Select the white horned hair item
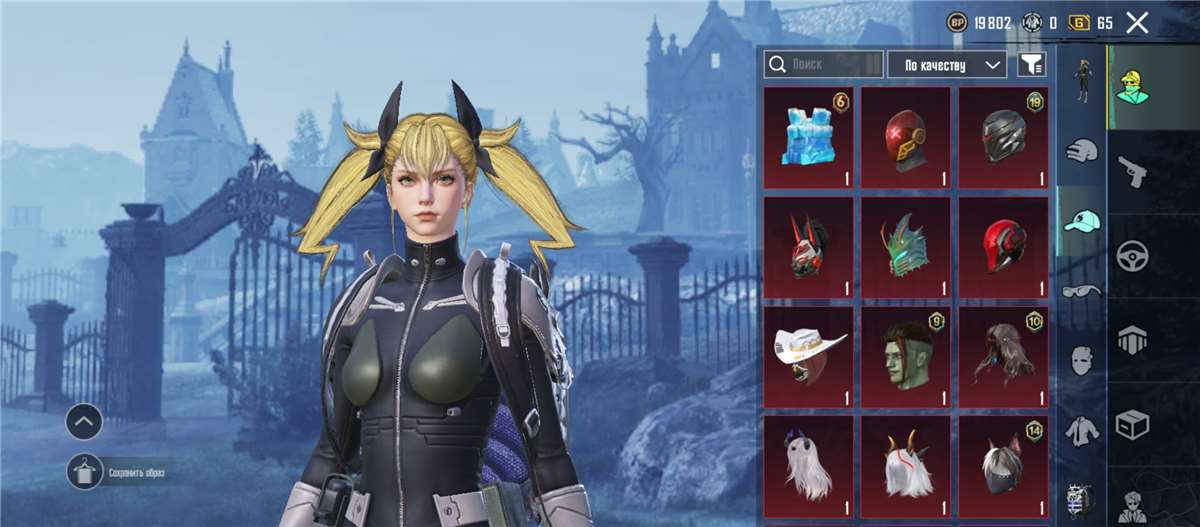This screenshot has height=527, width=1200. tap(905, 467)
